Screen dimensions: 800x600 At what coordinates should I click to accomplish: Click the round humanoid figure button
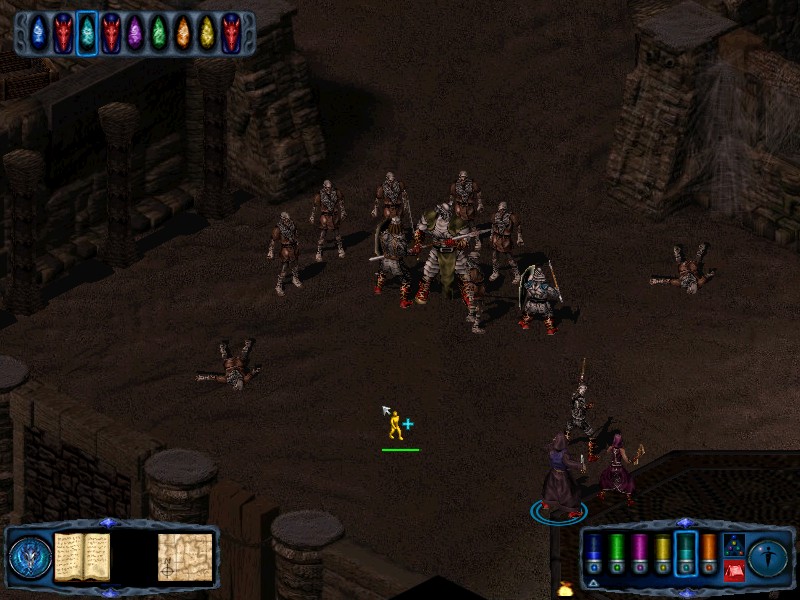coord(768,556)
